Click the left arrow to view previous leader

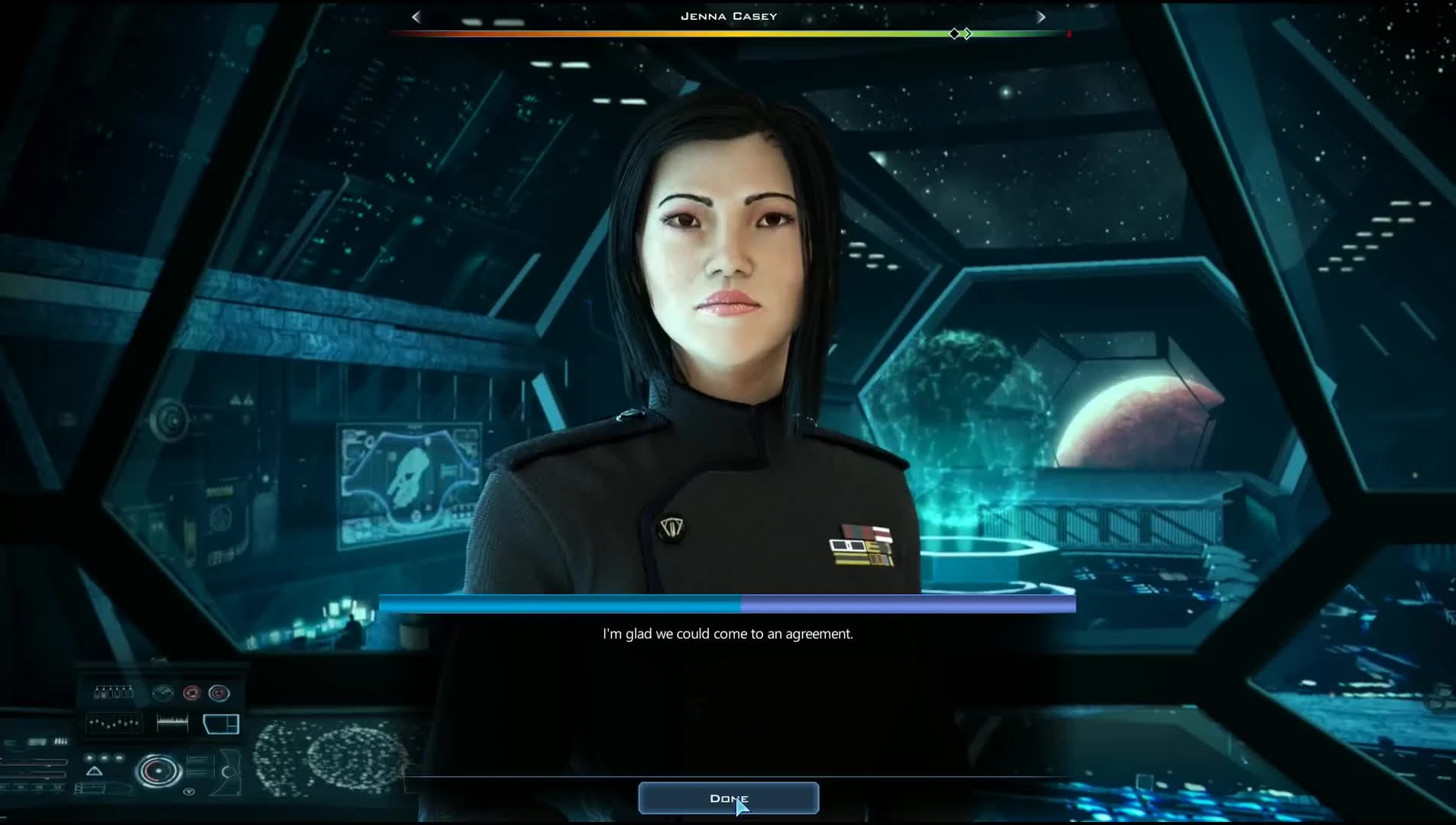tap(416, 16)
